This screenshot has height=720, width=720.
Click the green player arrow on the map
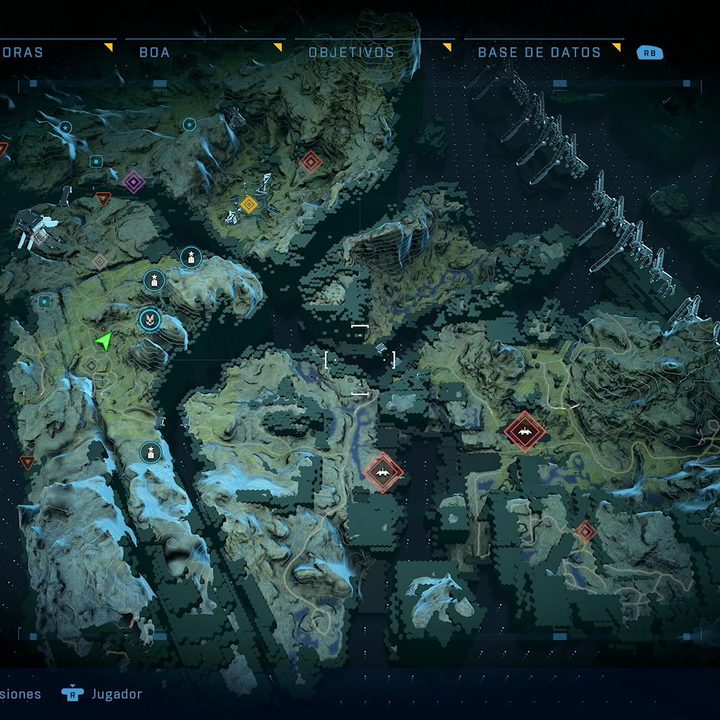click(103, 342)
